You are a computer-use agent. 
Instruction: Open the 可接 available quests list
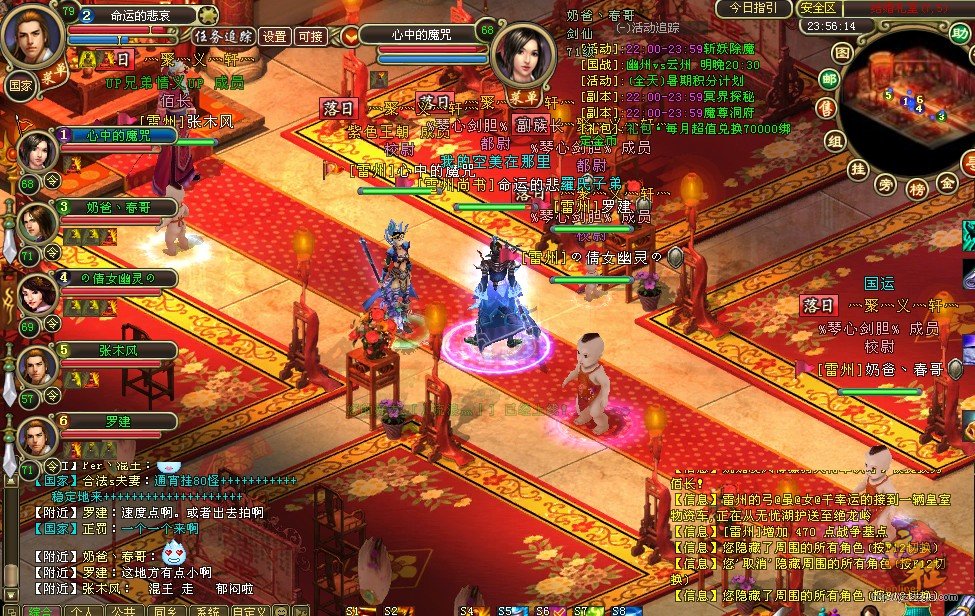click(x=310, y=36)
